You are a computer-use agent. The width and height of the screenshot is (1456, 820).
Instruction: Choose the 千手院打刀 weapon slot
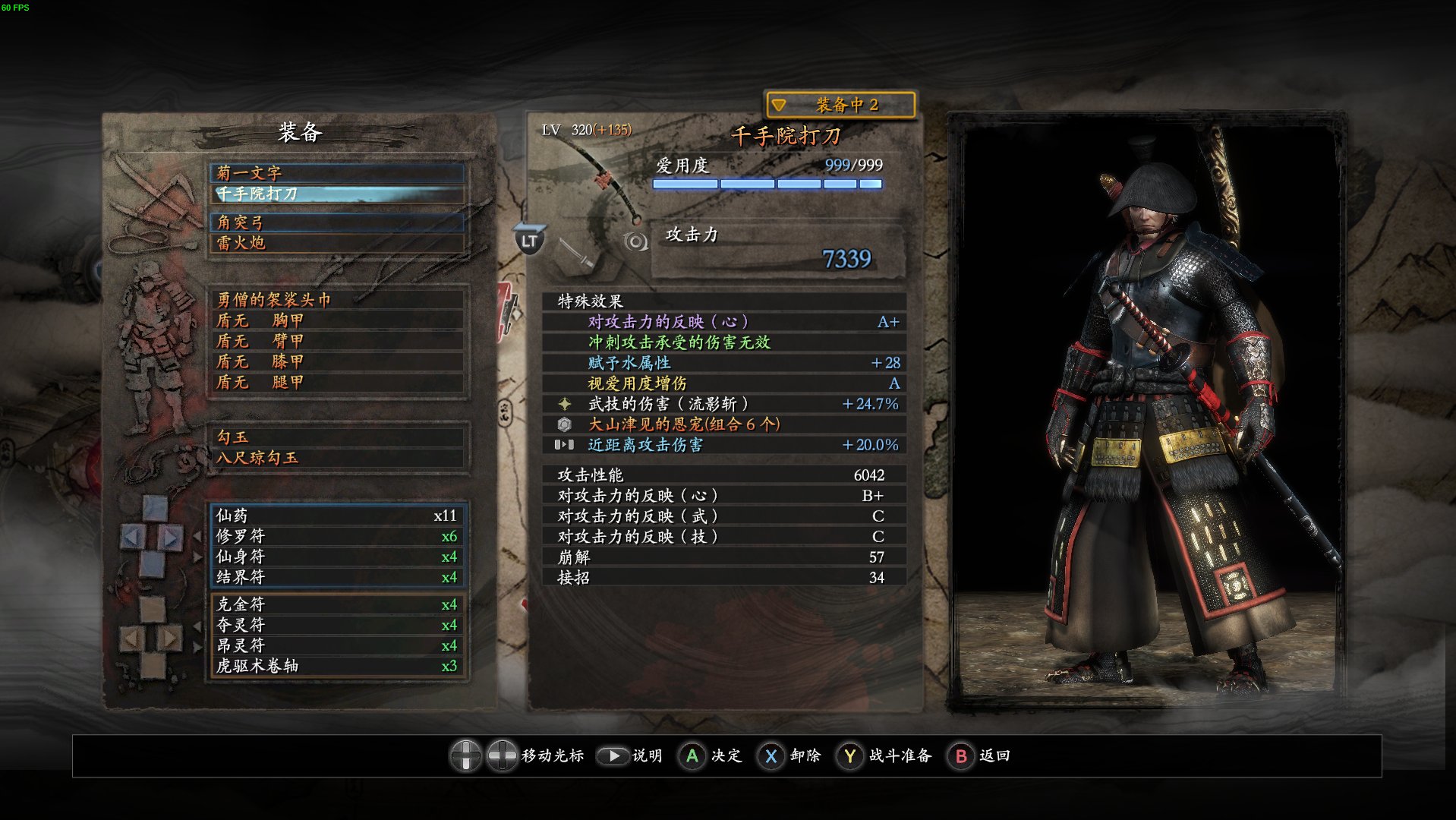tap(336, 194)
